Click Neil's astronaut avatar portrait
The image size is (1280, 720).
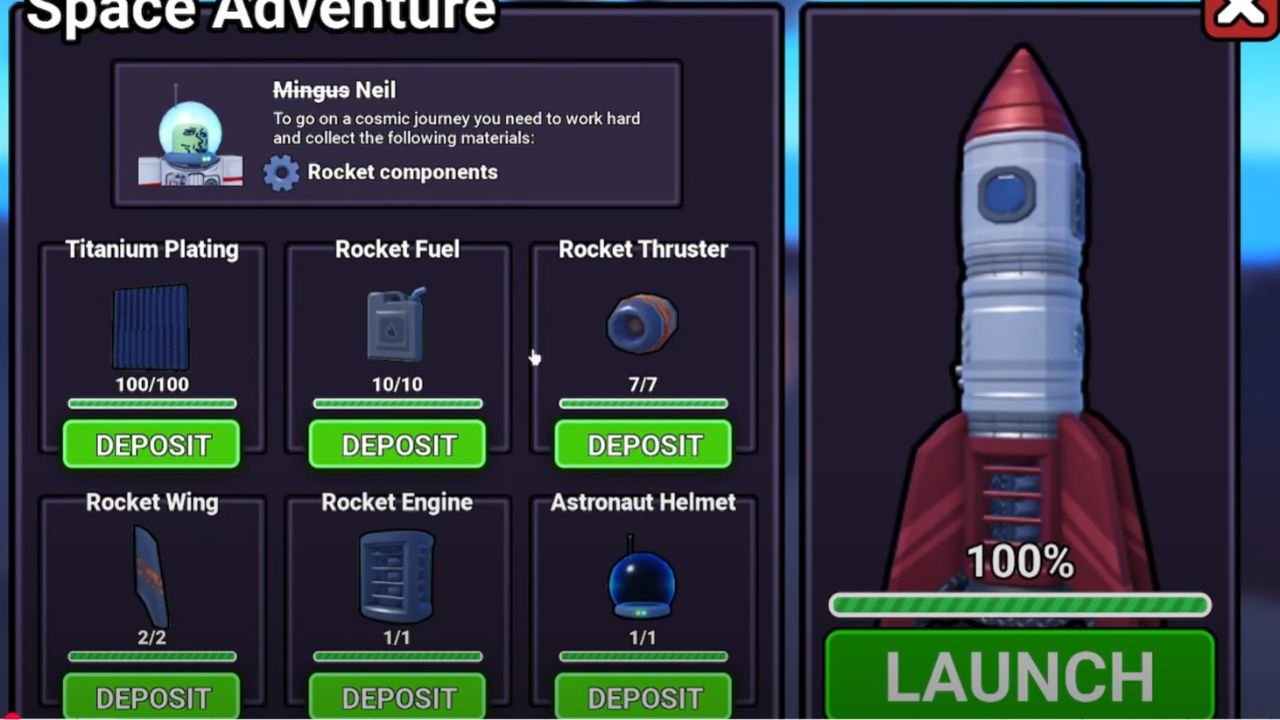(190, 135)
